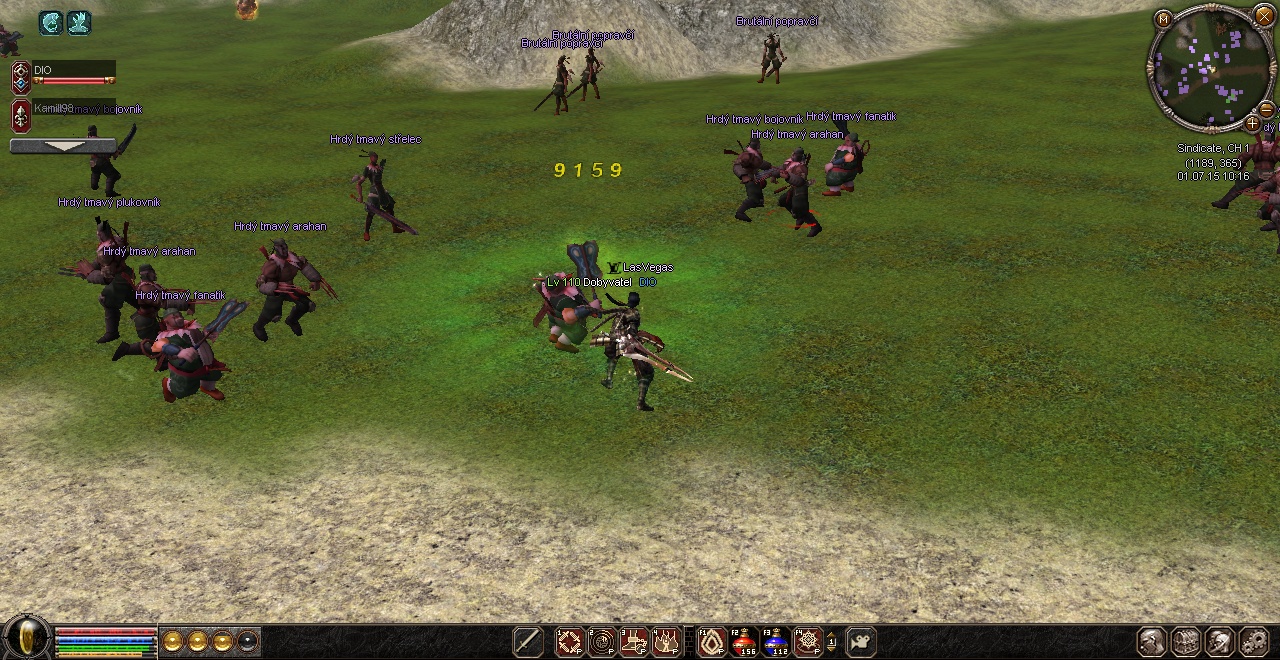Activate the spiral whirl skill in slot 2
Viewport: 1280px width, 660px height.
tap(602, 641)
